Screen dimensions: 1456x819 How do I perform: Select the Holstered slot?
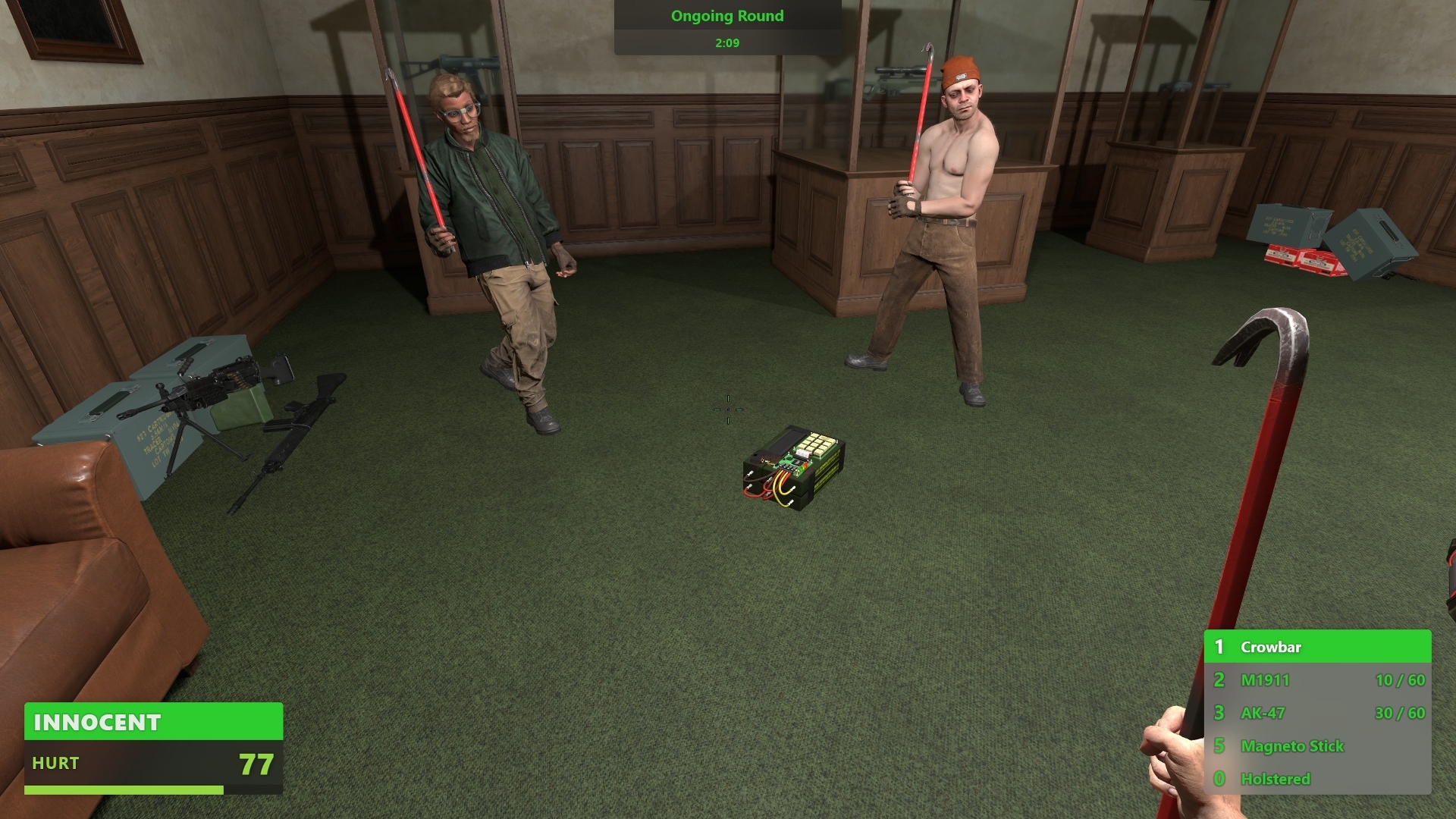(x=1316, y=779)
